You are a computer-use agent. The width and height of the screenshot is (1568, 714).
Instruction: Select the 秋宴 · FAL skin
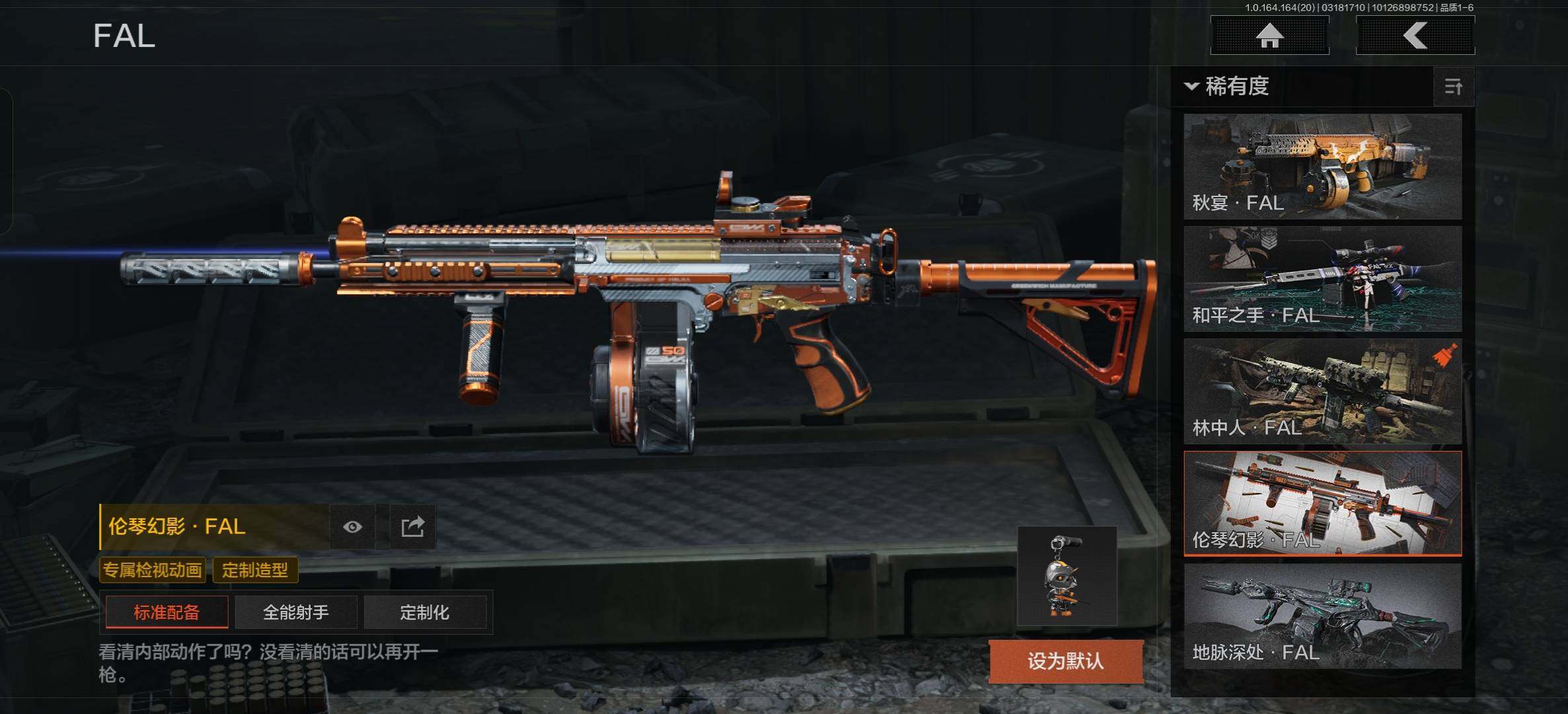click(x=1322, y=167)
